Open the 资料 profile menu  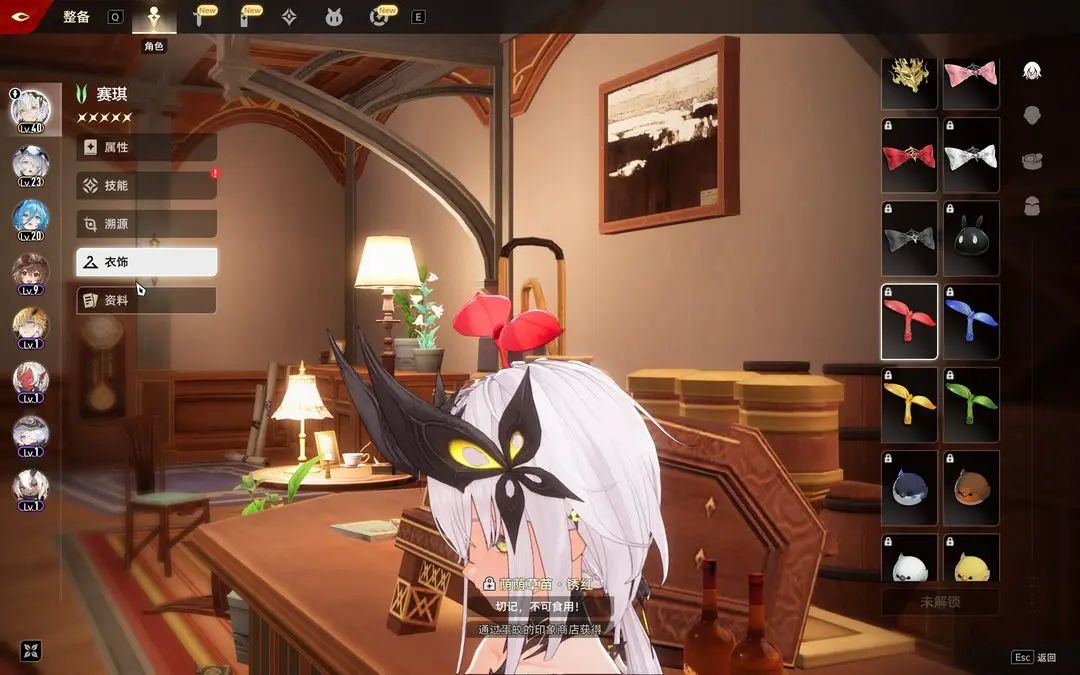(146, 300)
